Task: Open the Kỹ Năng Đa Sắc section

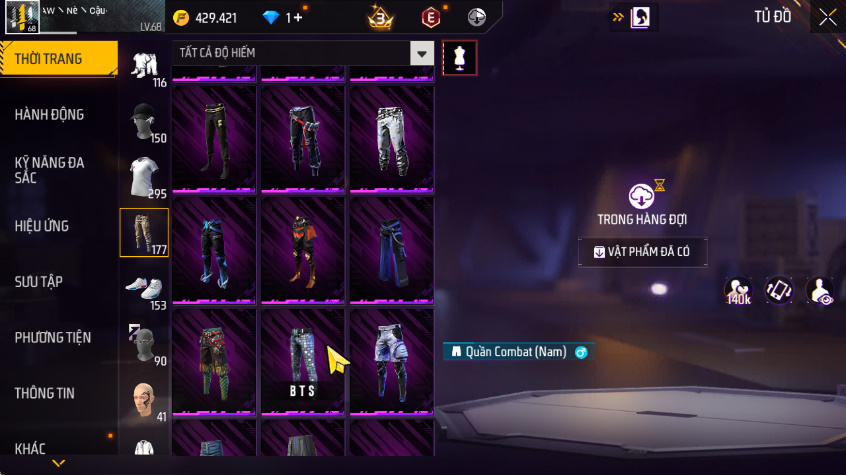Action: point(50,170)
